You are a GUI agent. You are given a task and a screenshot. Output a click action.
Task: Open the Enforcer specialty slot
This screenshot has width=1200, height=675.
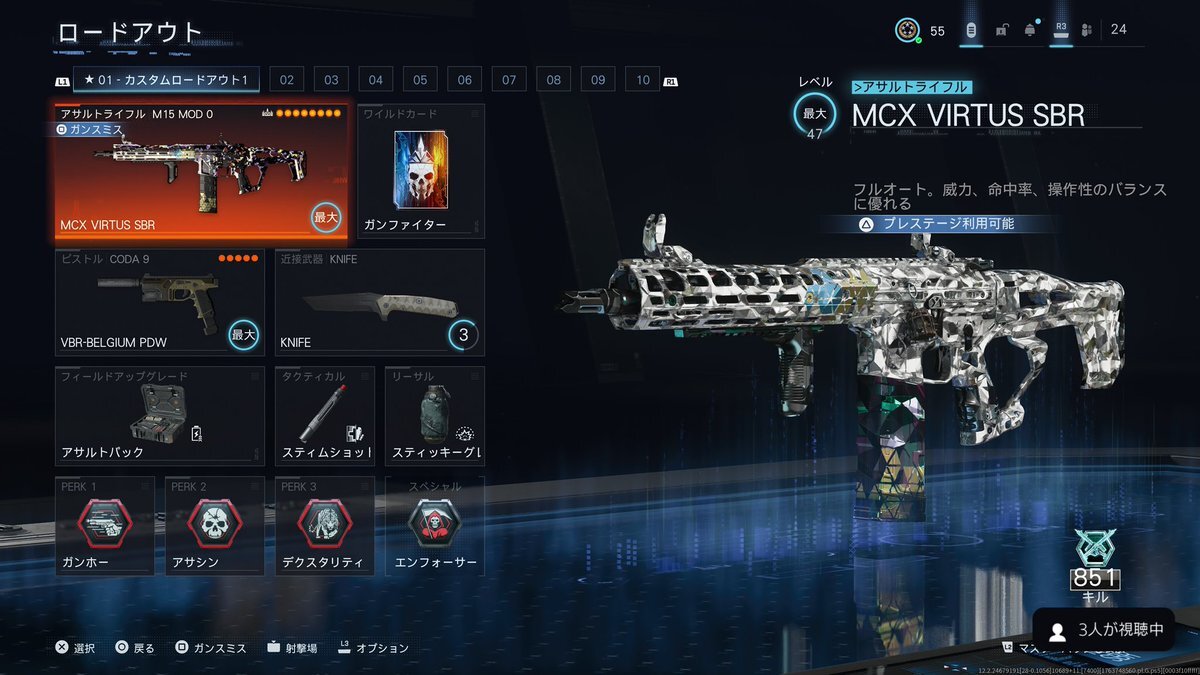click(x=435, y=527)
